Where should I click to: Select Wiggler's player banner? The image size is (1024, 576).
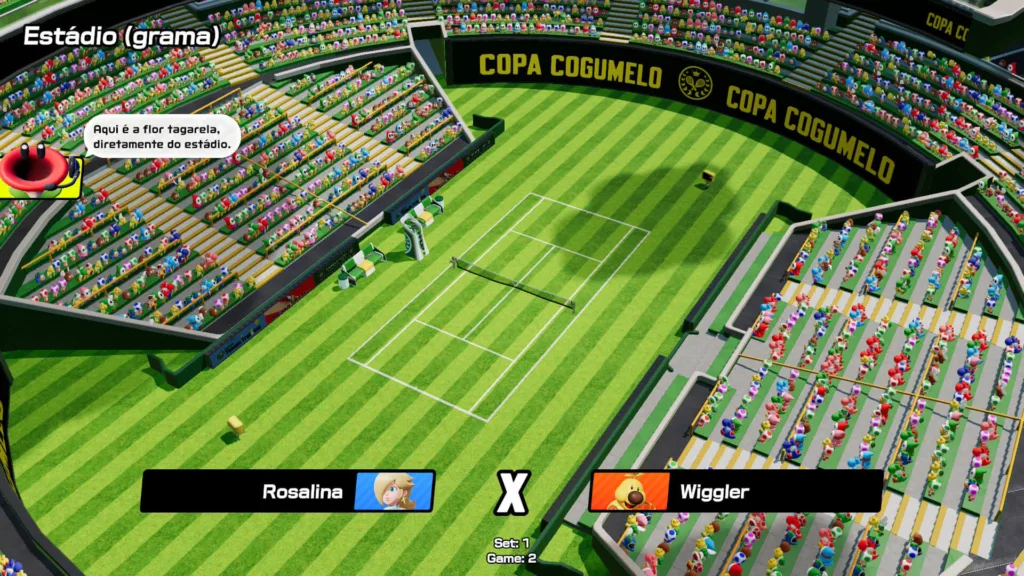(736, 491)
